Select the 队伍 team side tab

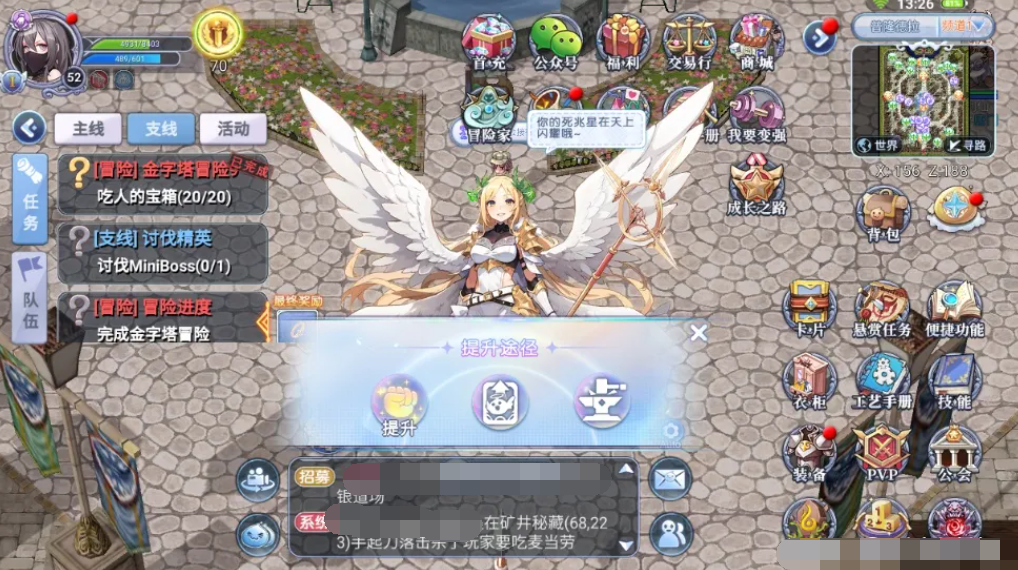[x=30, y=297]
